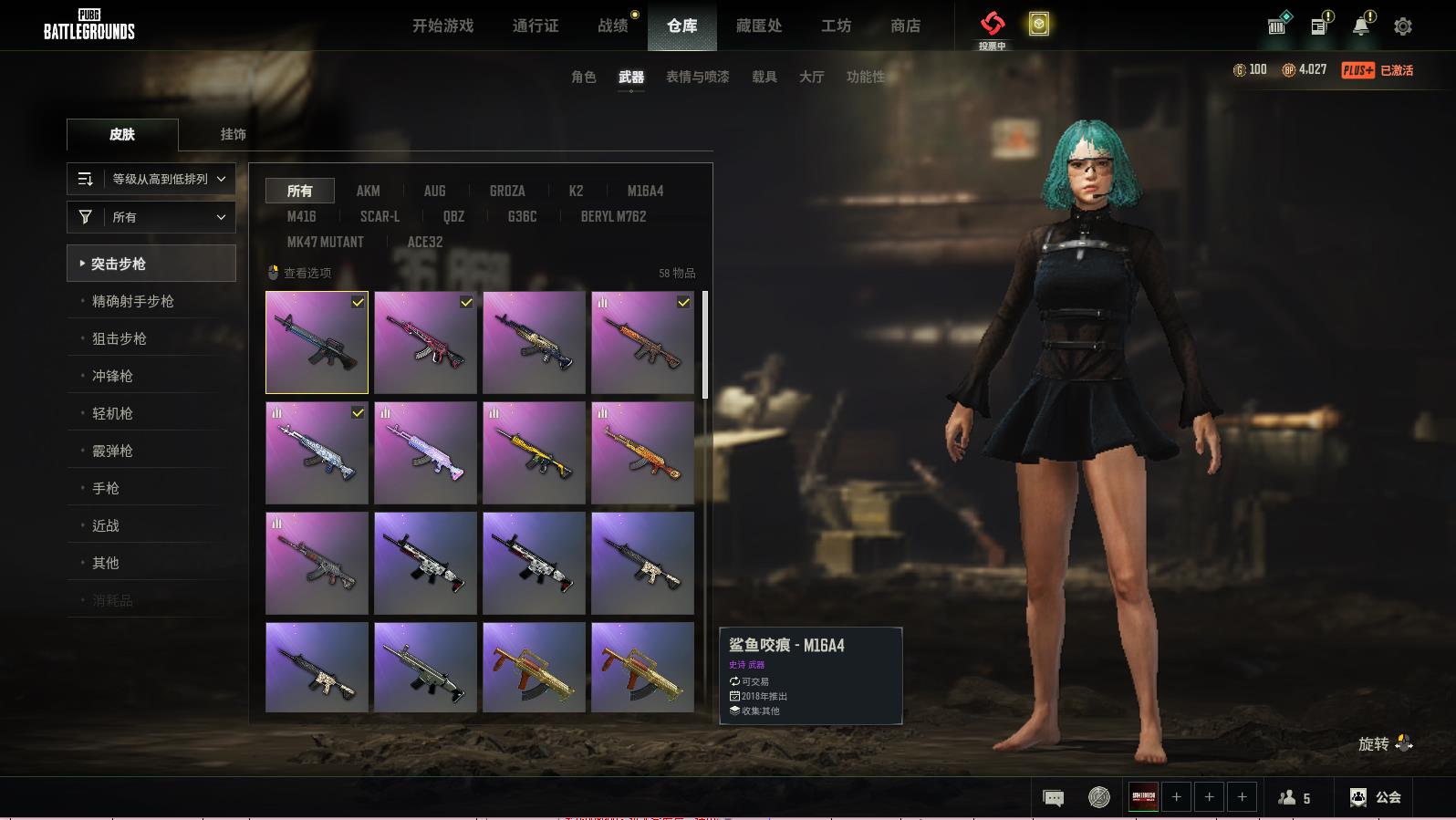
Task: Switch to the 挂饰 charms tab
Action: click(233, 134)
